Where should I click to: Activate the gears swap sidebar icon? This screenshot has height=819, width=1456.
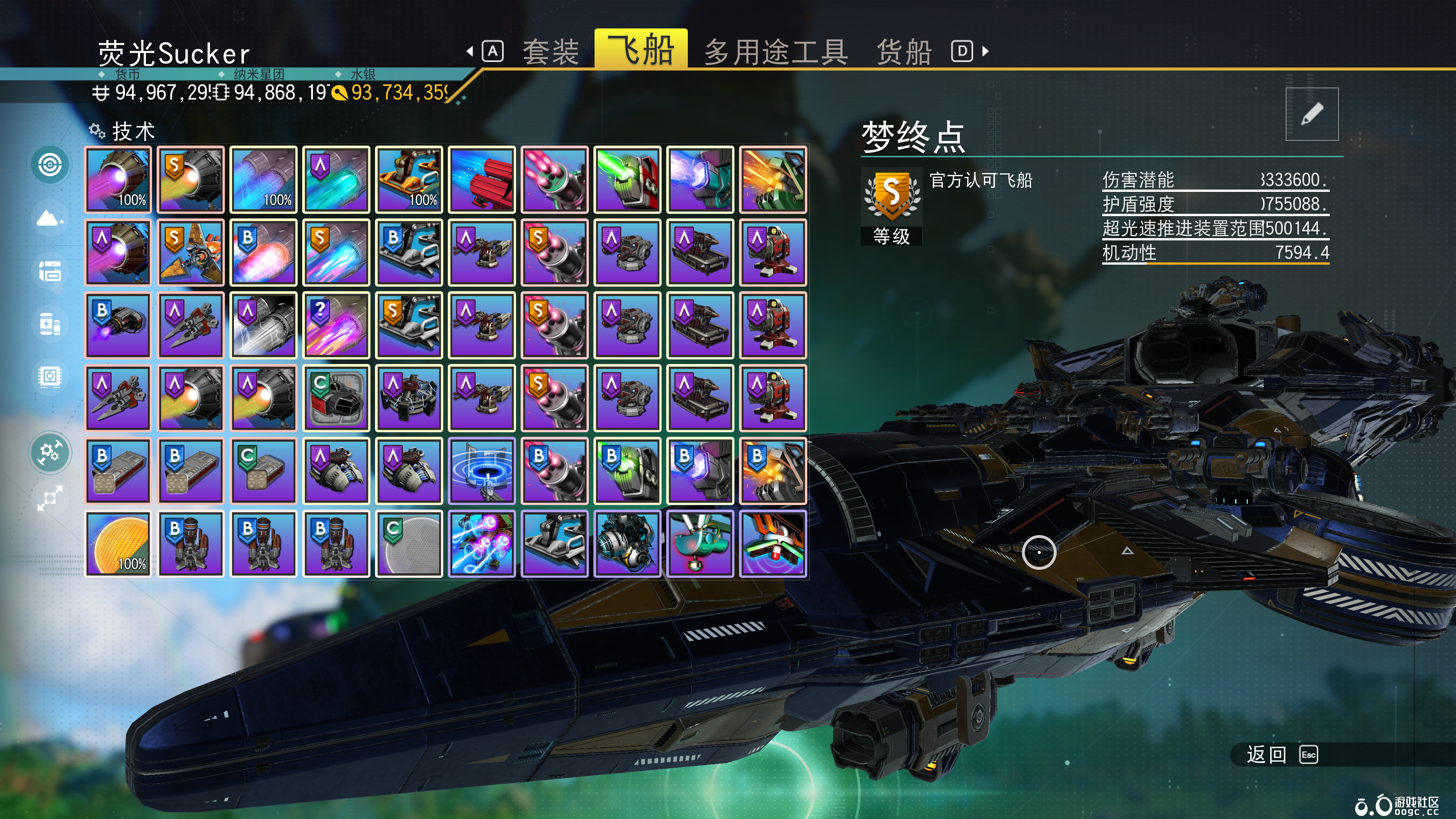click(x=50, y=453)
